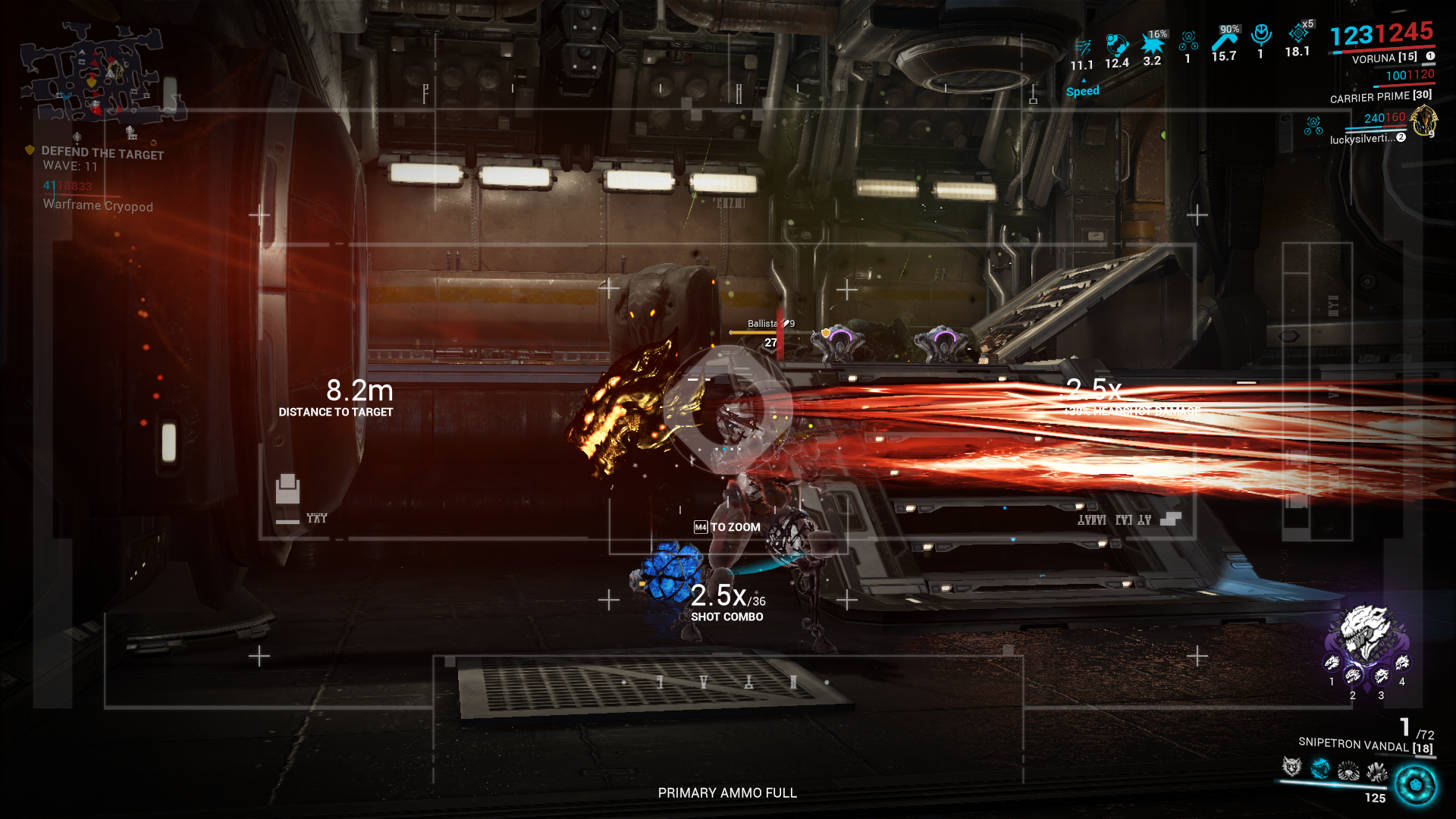Viewport: 1456px width, 819px height.
Task: Click the Speed buff icon
Action: click(x=1082, y=49)
